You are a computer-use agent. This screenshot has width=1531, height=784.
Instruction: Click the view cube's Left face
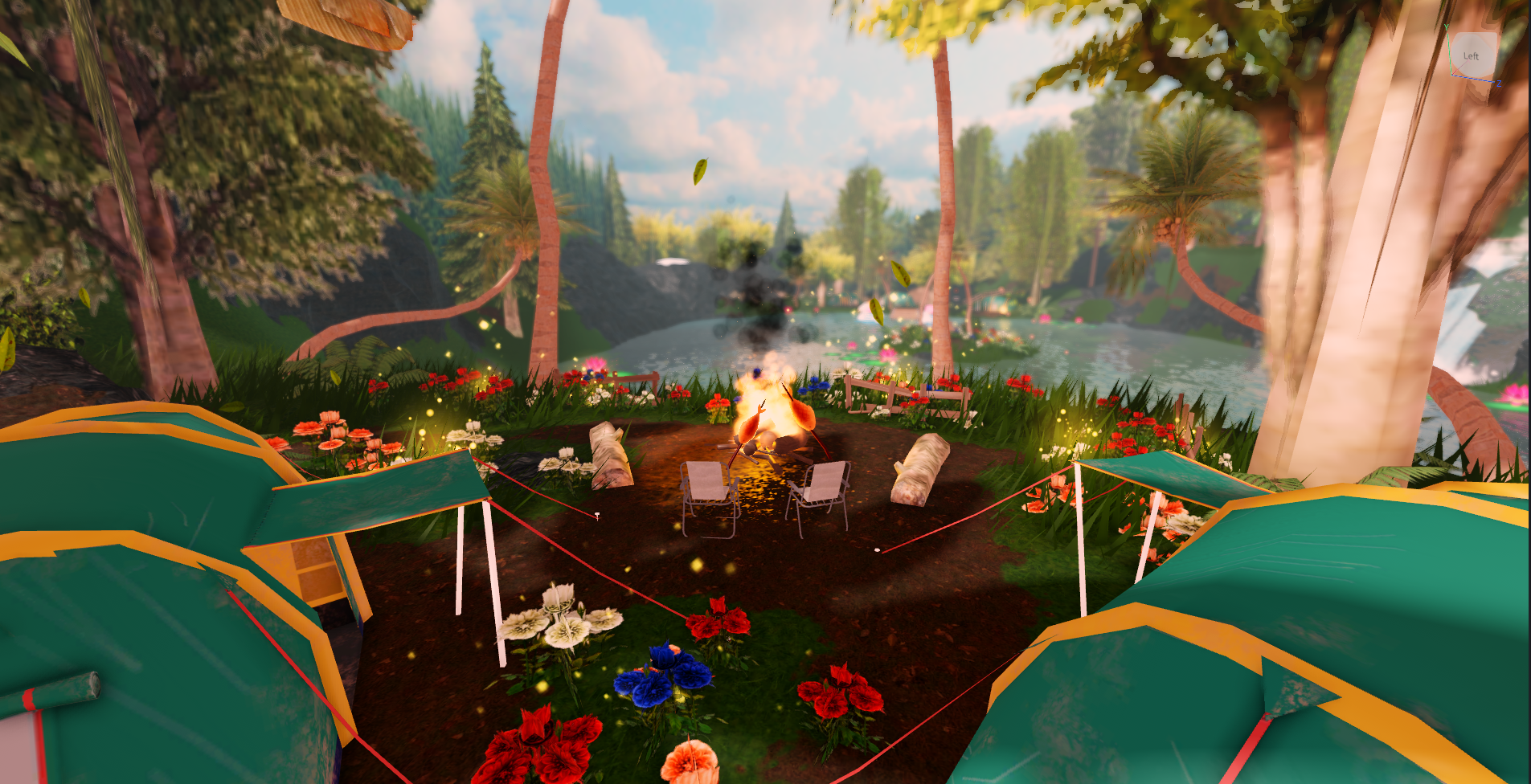tap(1474, 55)
